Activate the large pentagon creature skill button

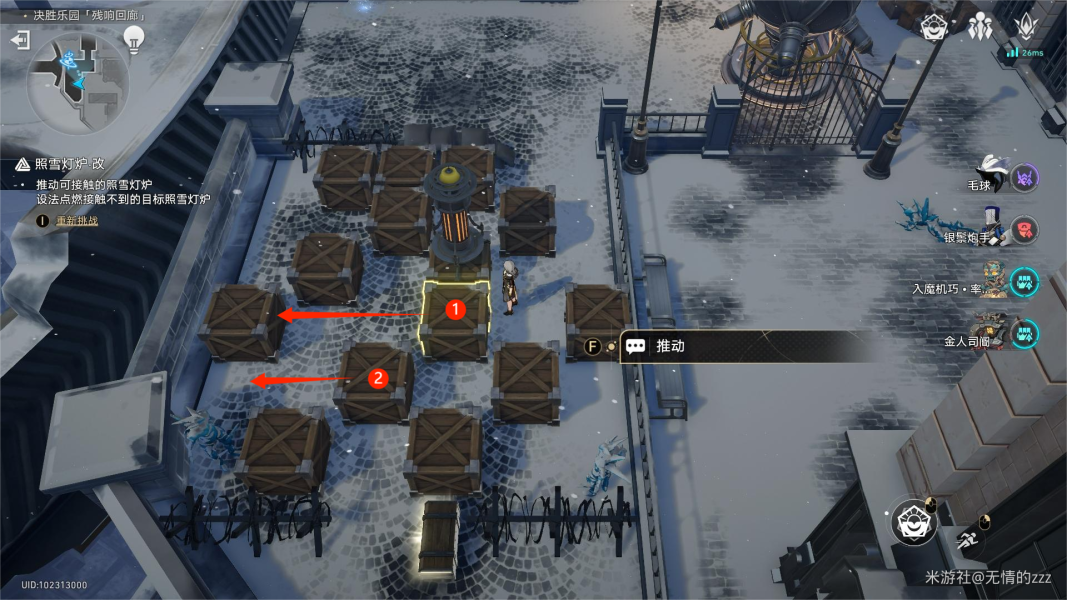click(x=914, y=522)
